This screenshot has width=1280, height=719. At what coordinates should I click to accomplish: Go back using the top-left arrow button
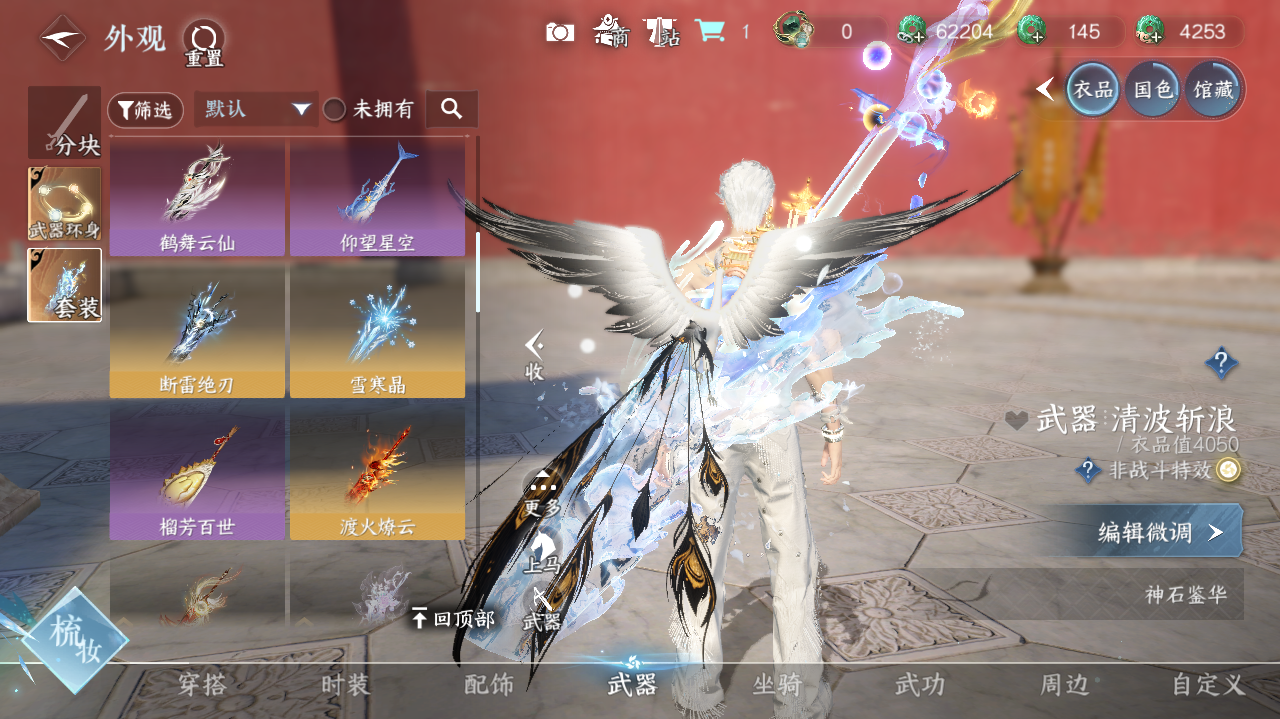tap(62, 38)
